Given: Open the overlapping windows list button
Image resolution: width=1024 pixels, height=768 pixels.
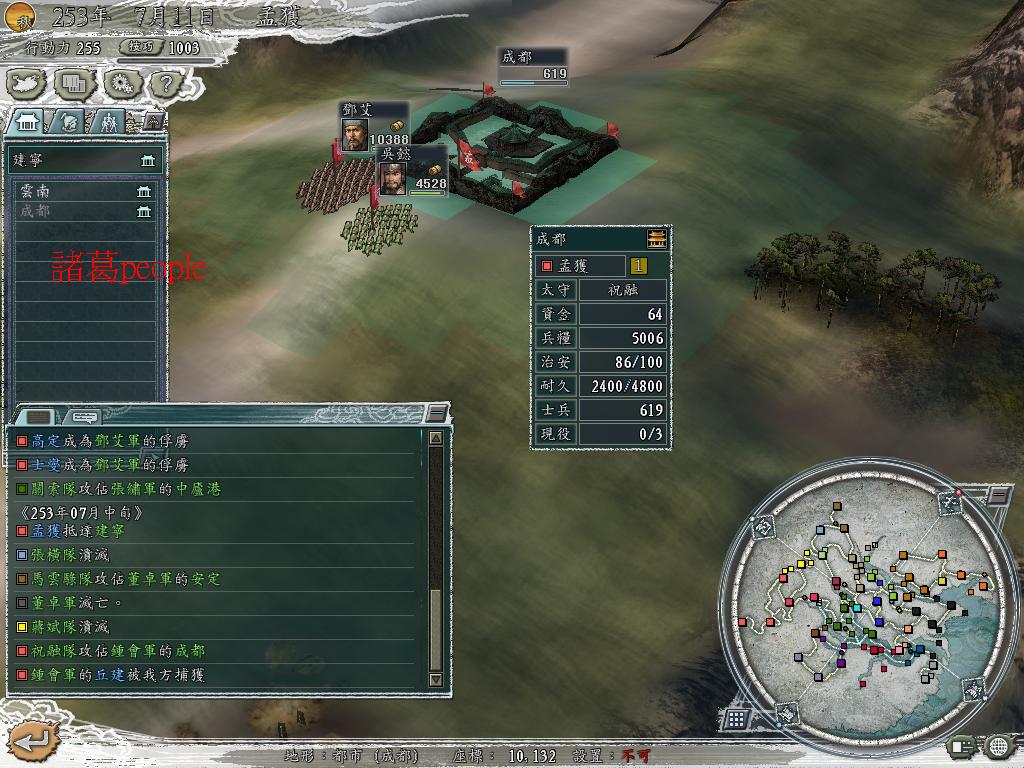Looking at the screenshot, I should coord(75,83).
